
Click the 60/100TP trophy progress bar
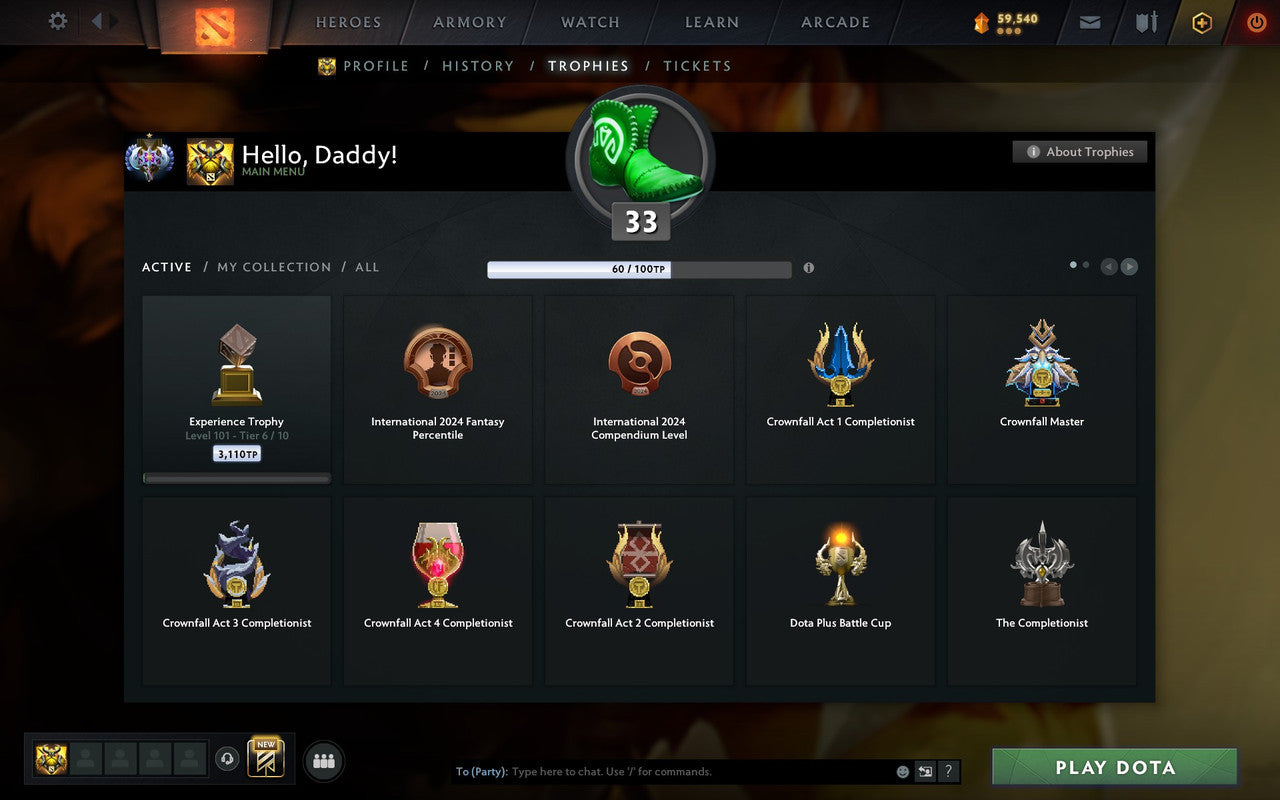click(638, 268)
